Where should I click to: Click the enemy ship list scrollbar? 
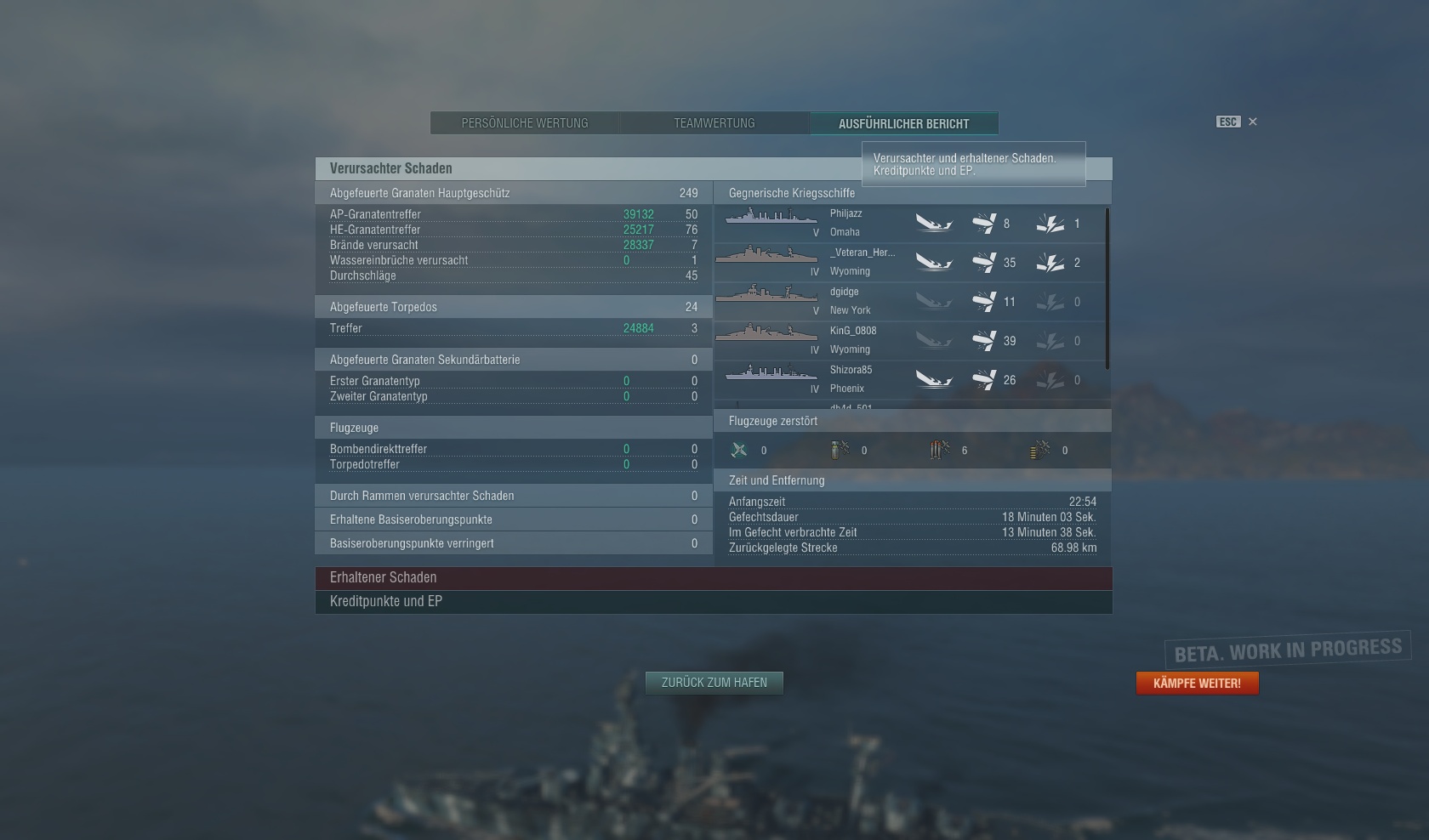click(1107, 289)
